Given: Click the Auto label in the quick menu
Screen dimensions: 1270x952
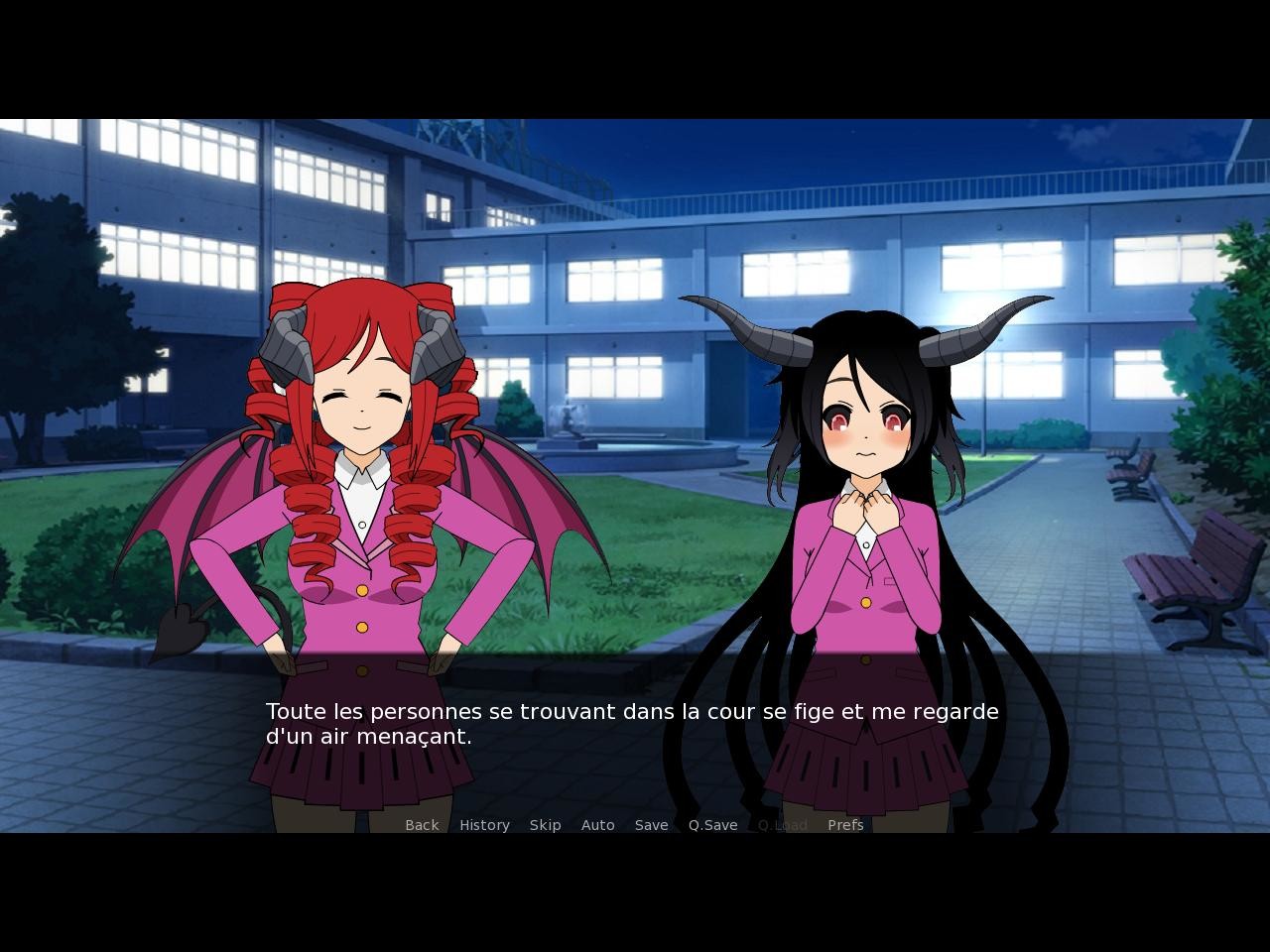Looking at the screenshot, I should pyautogui.click(x=598, y=824).
